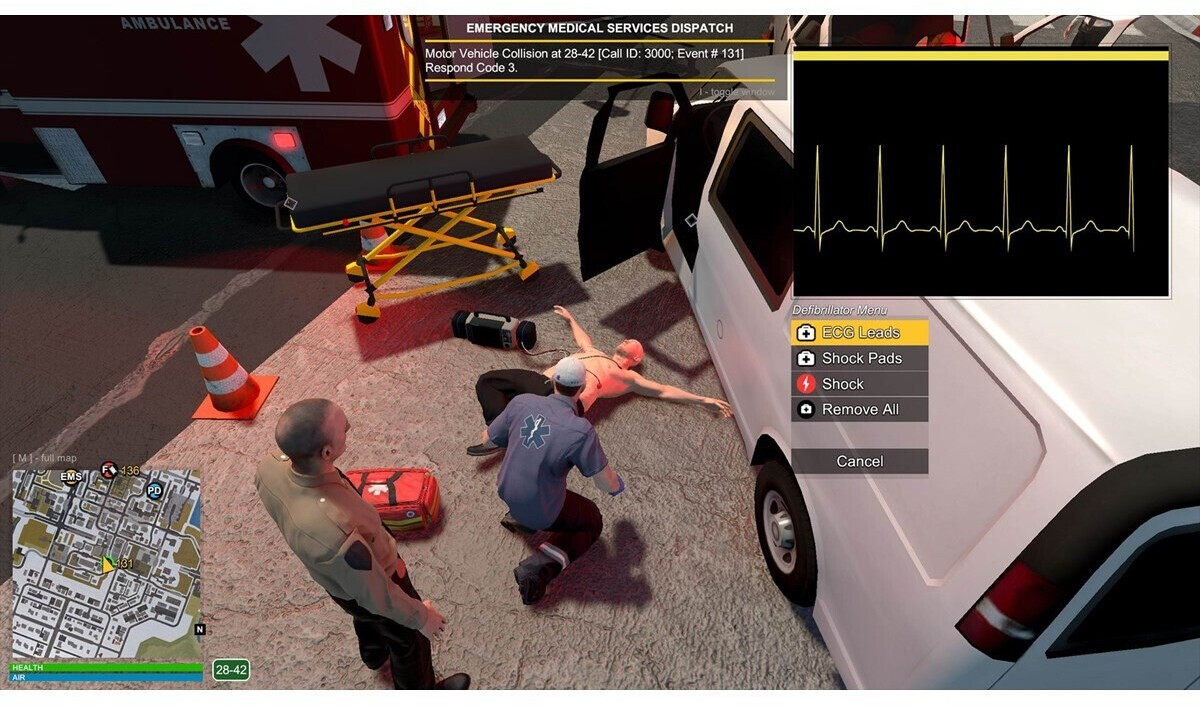
Task: Select the event 131 marker on the minimap
Action: click(x=109, y=564)
